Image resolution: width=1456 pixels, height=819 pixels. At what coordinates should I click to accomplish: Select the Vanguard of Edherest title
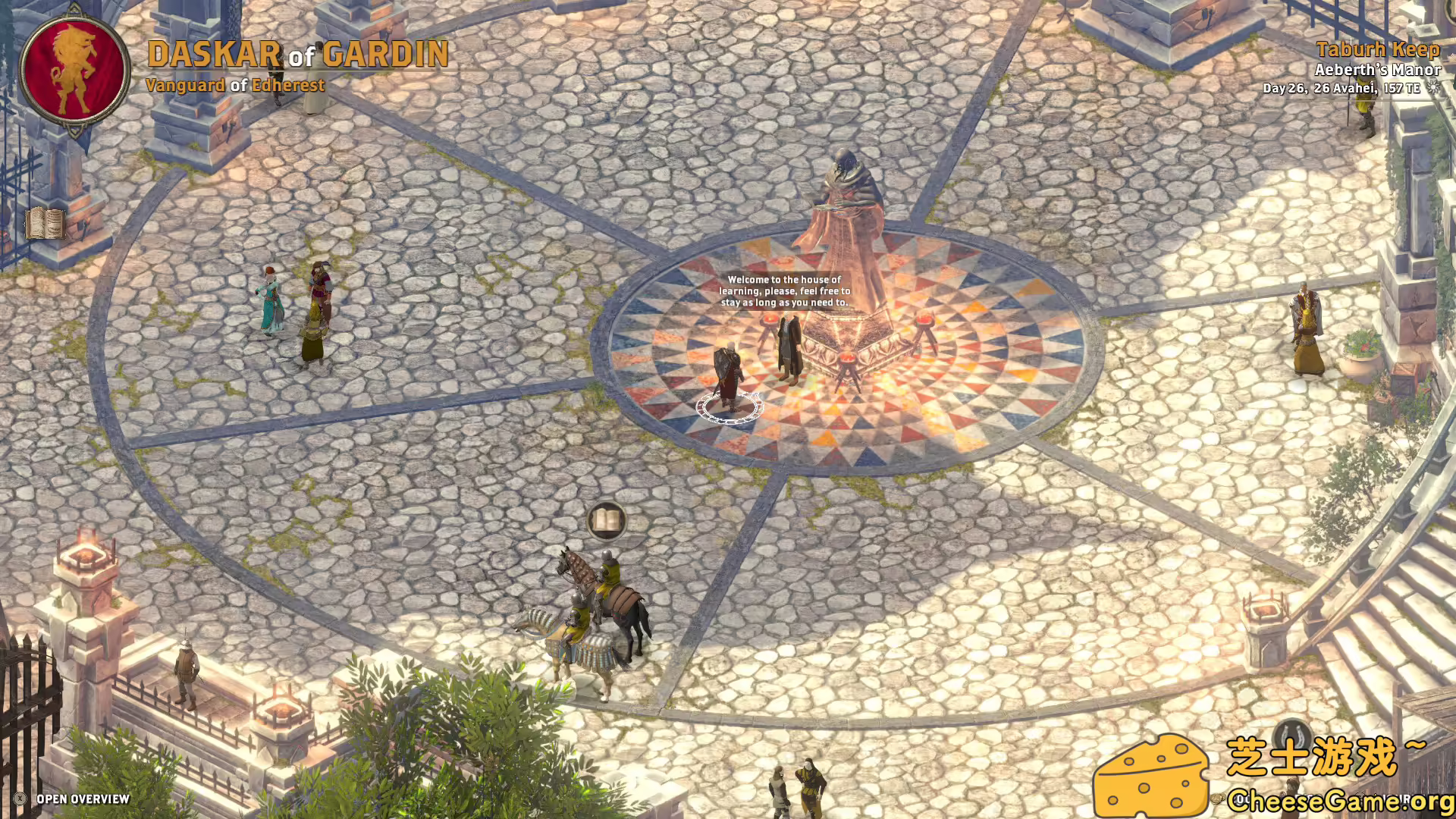point(235,86)
